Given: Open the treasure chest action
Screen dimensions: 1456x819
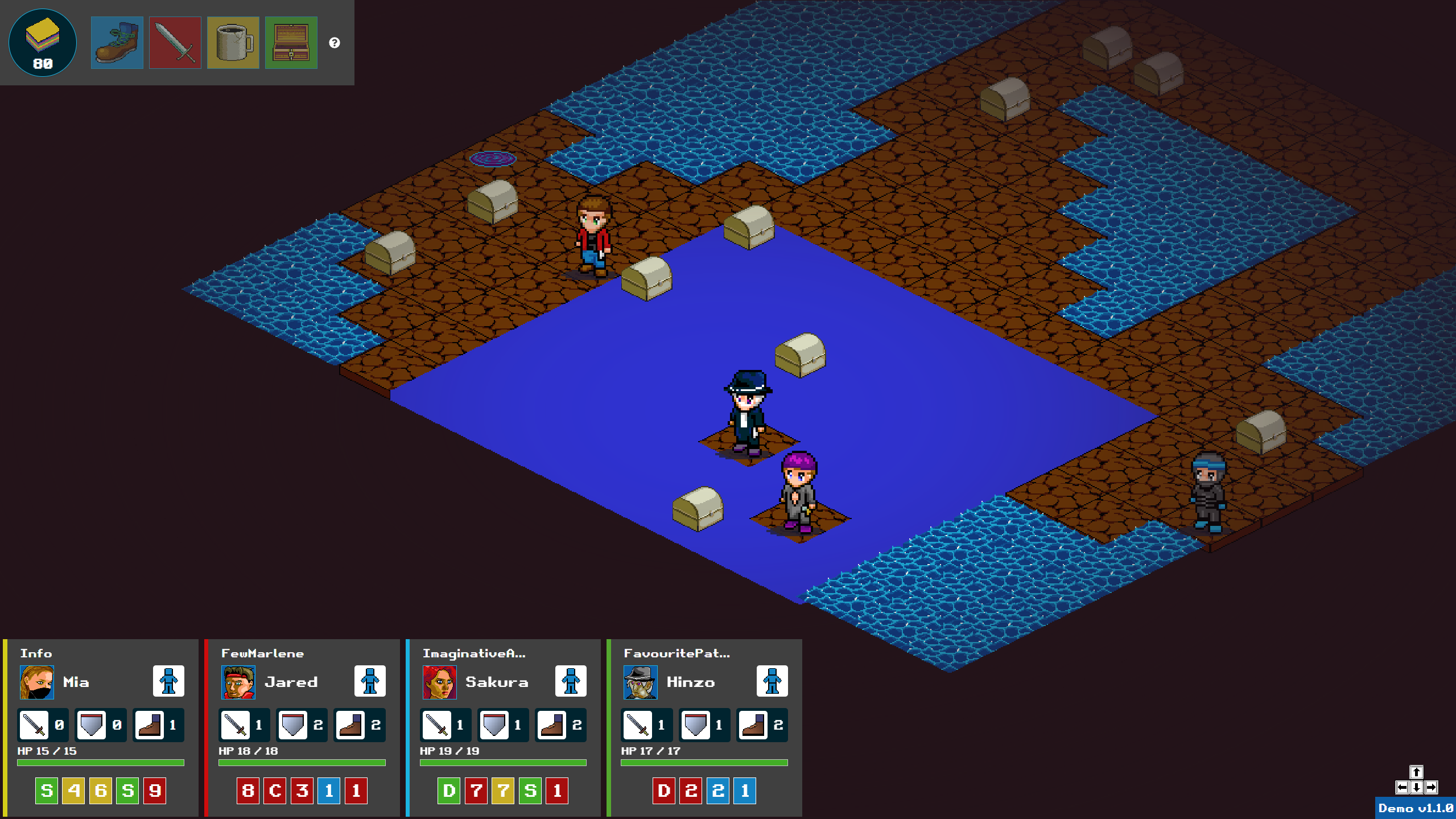Looking at the screenshot, I should click(291, 43).
